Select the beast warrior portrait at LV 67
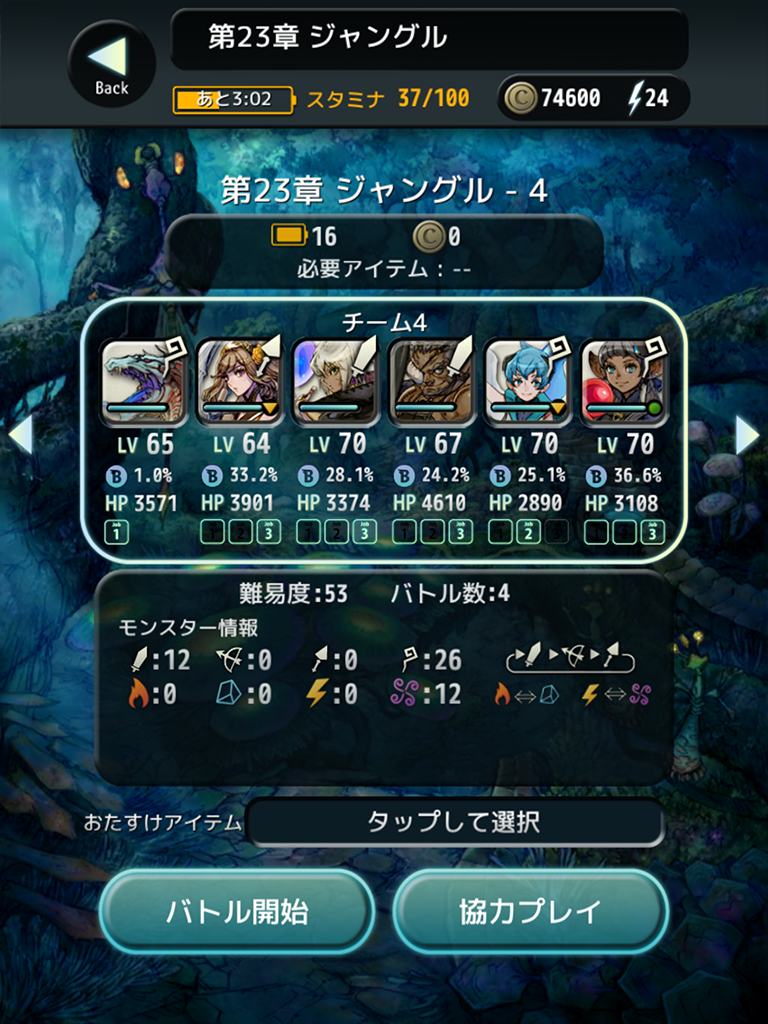 (x=431, y=380)
